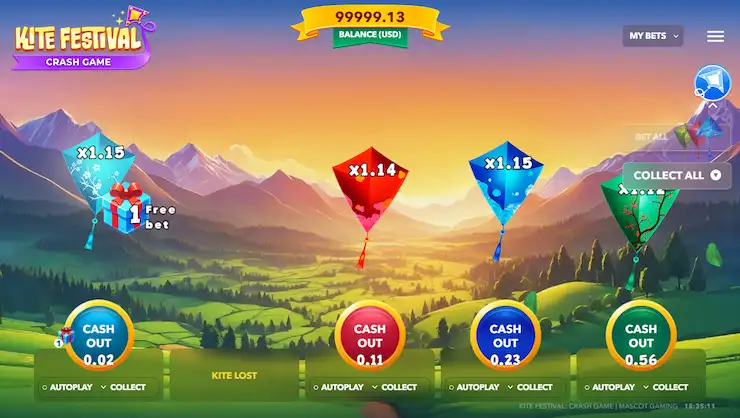The height and width of the screenshot is (418, 740).
Task: Open the hamburger menu
Action: 715,36
